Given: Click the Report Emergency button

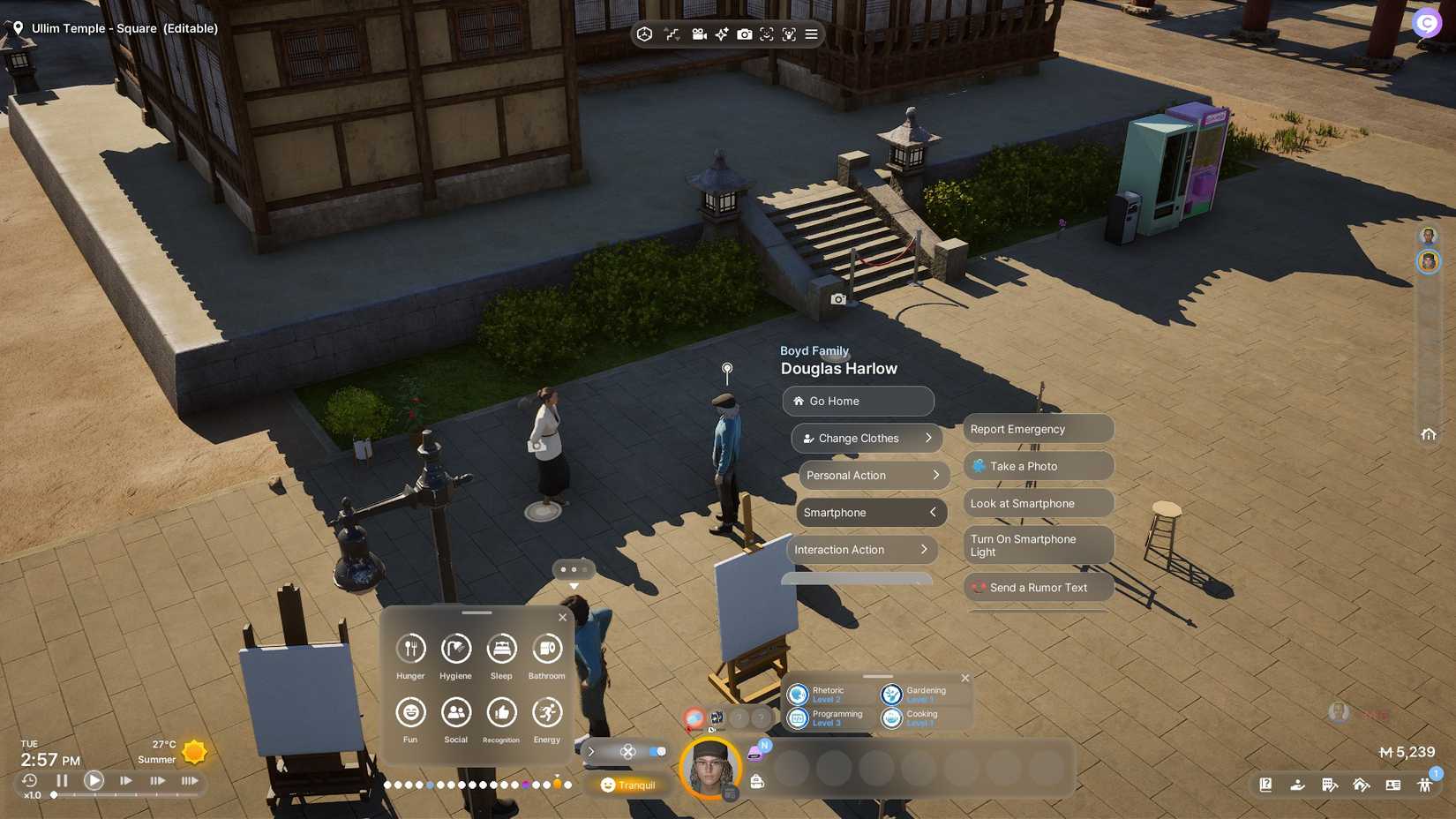Looking at the screenshot, I should (x=1038, y=428).
